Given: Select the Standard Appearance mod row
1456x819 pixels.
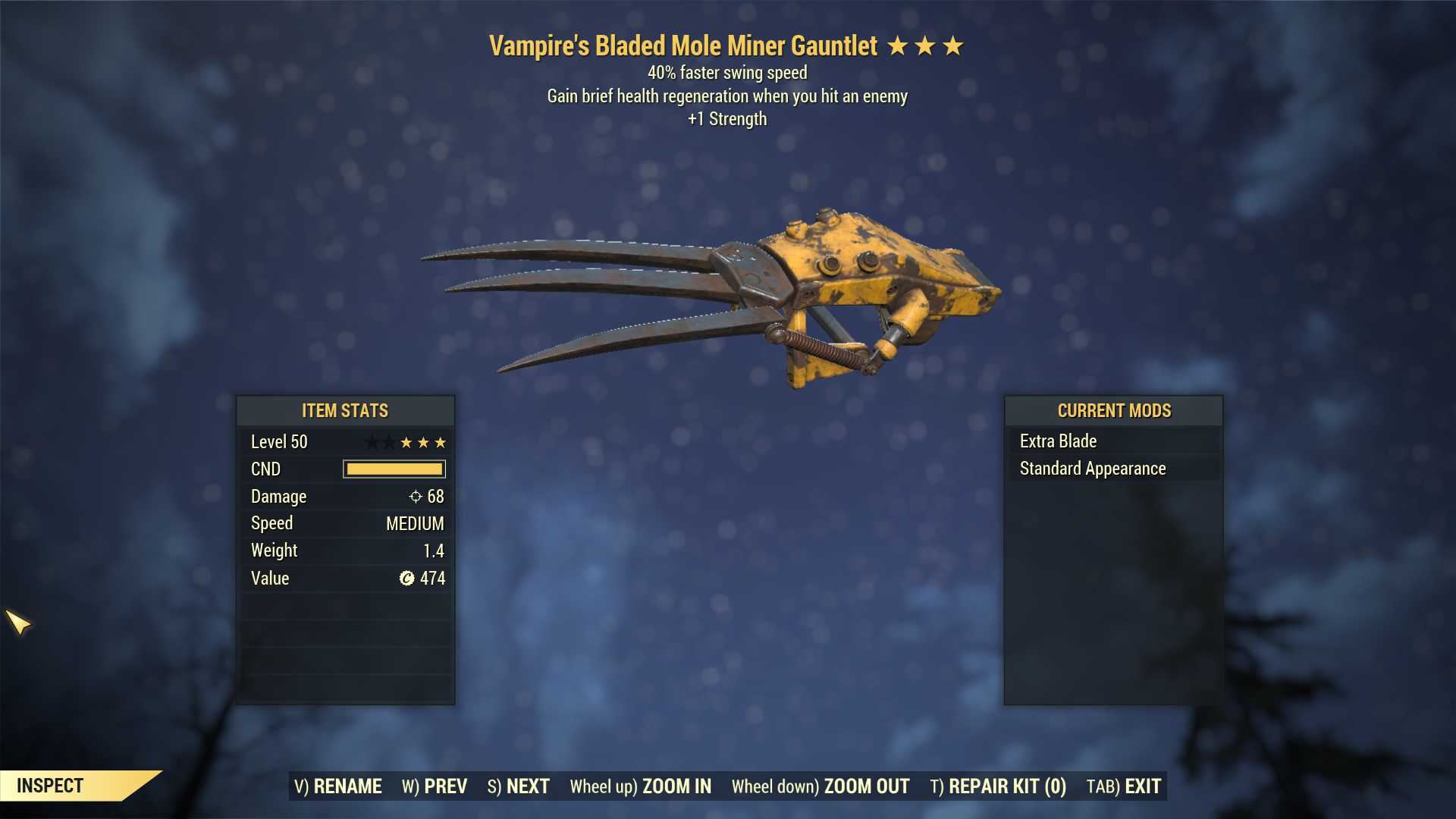Looking at the screenshot, I should pos(1112,469).
